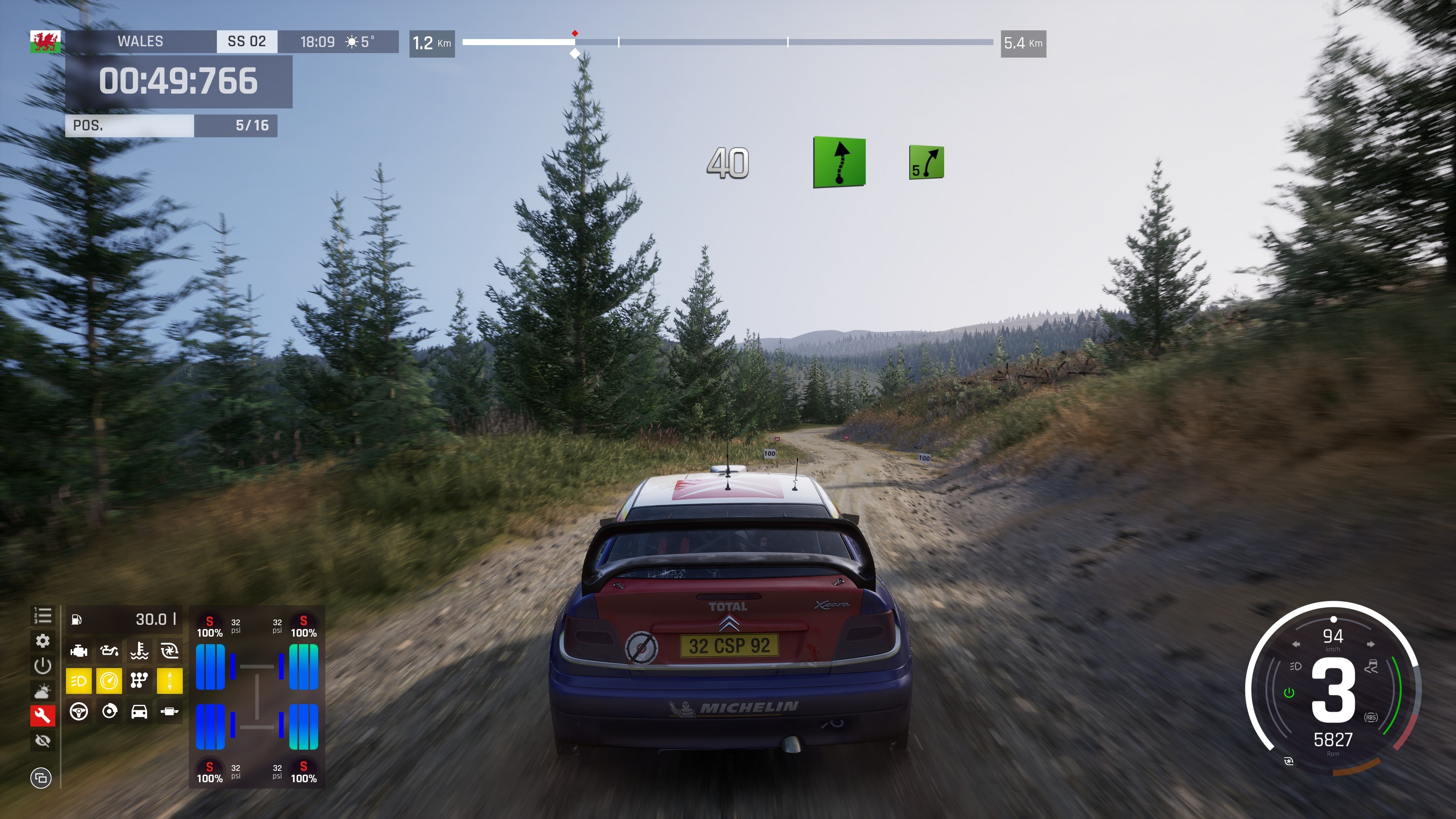This screenshot has height=819, width=1456.
Task: Open the gear settings panel
Action: pos(42,641)
